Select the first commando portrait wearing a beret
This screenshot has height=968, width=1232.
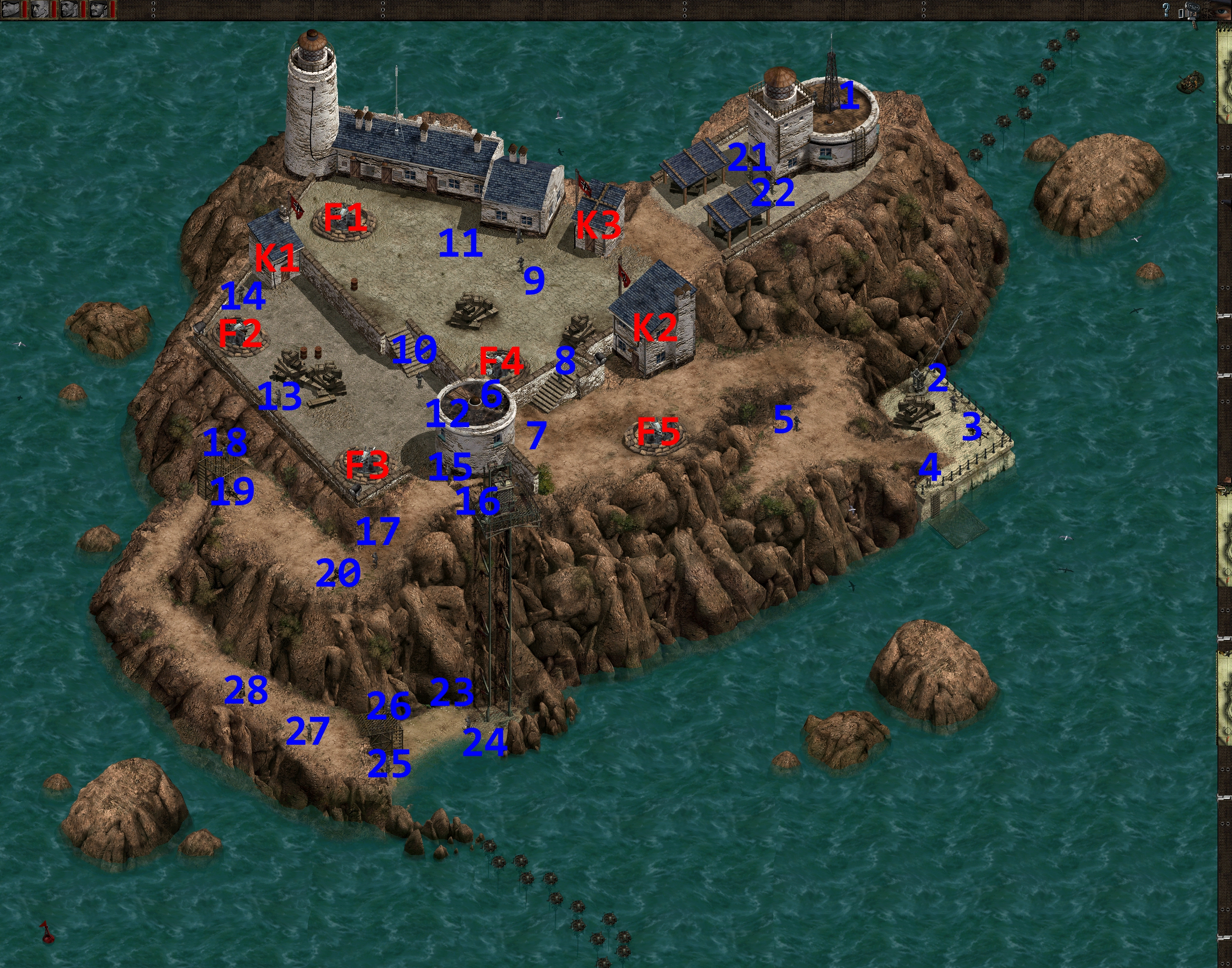pos(11,9)
